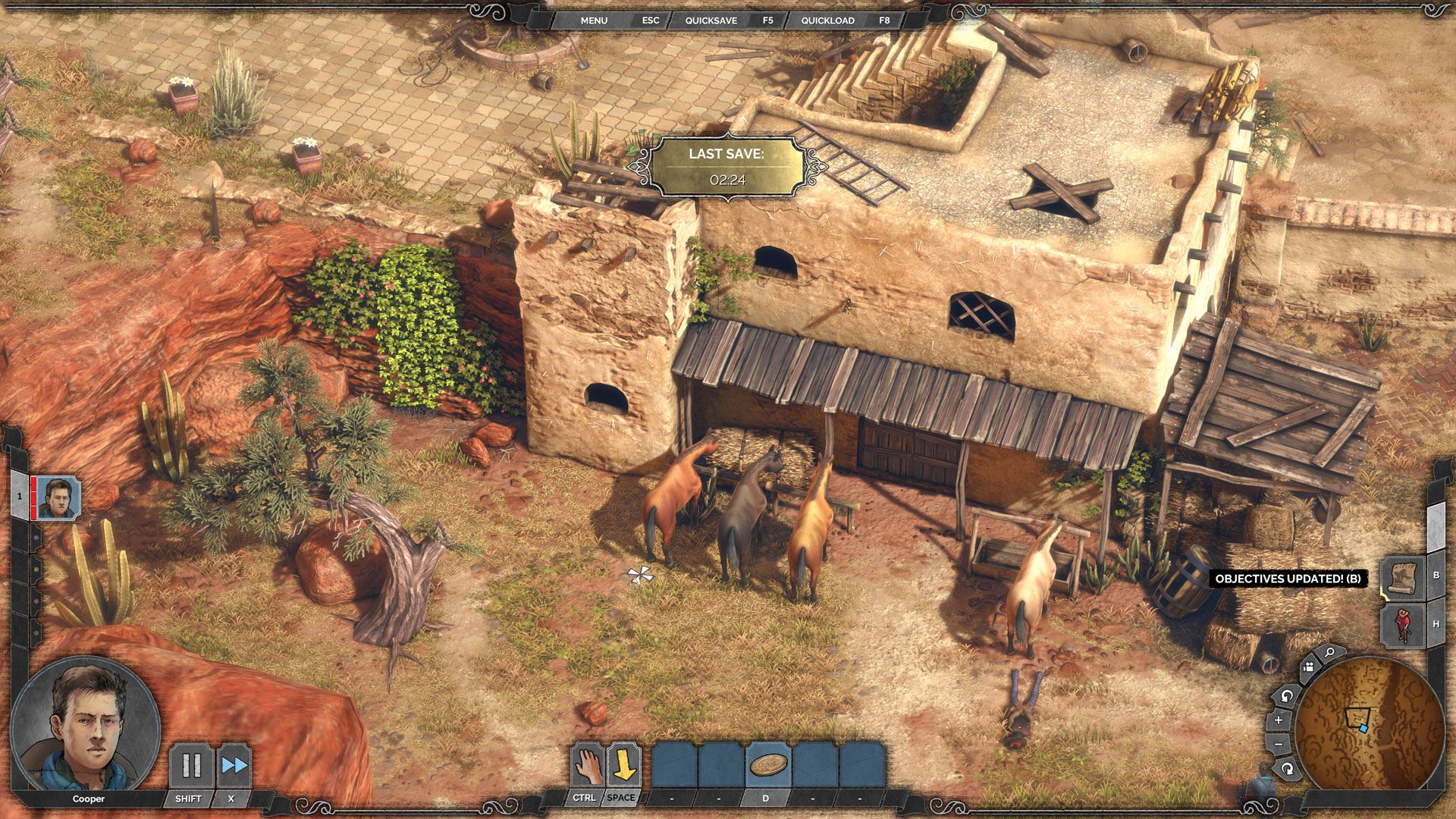
Task: Click the Quicksave button
Action: tap(711, 20)
